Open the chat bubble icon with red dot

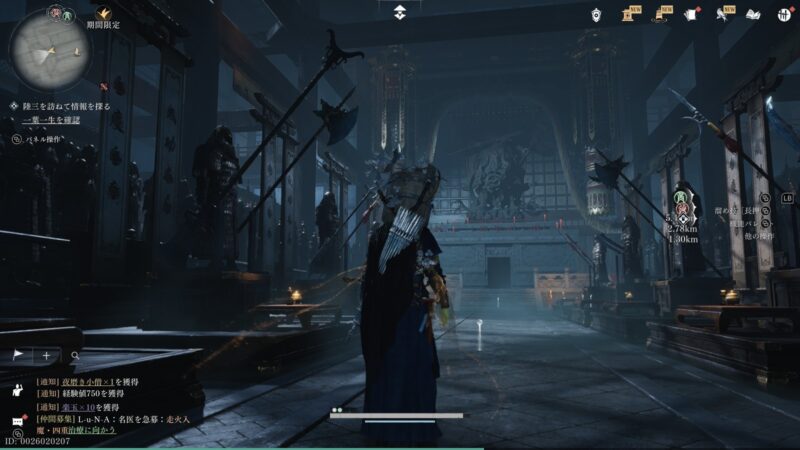point(18,421)
